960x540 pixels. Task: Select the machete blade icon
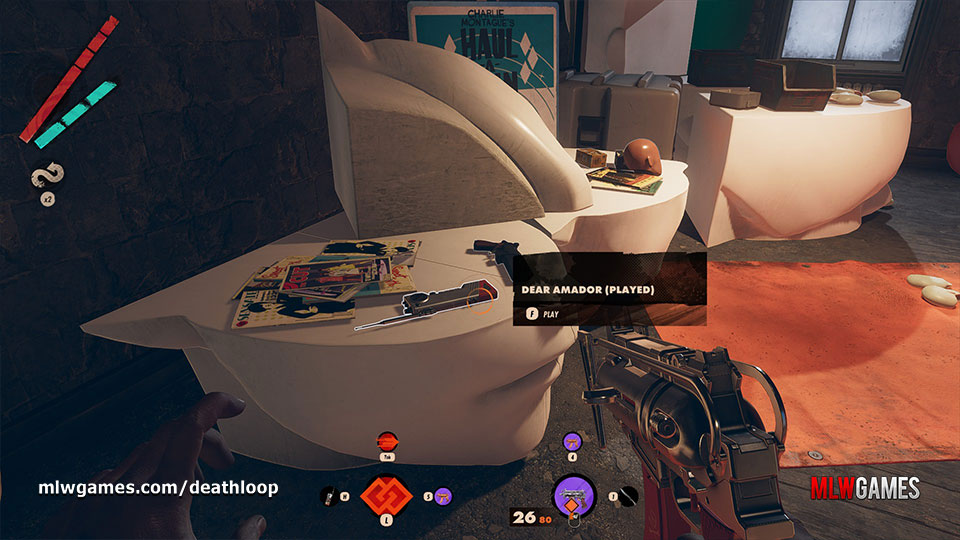627,494
